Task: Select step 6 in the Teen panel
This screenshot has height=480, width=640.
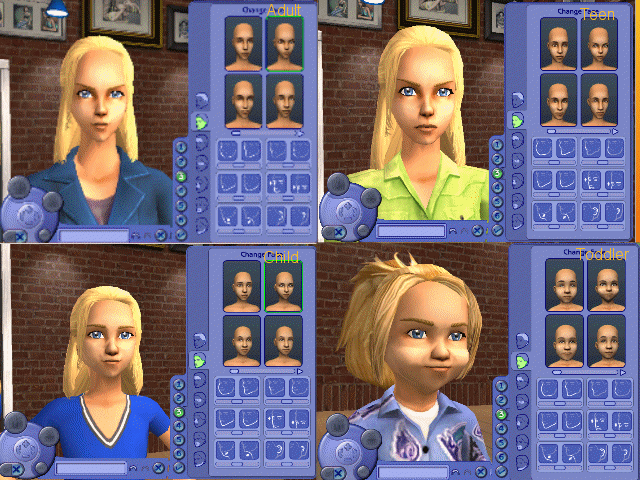Action: (x=497, y=215)
